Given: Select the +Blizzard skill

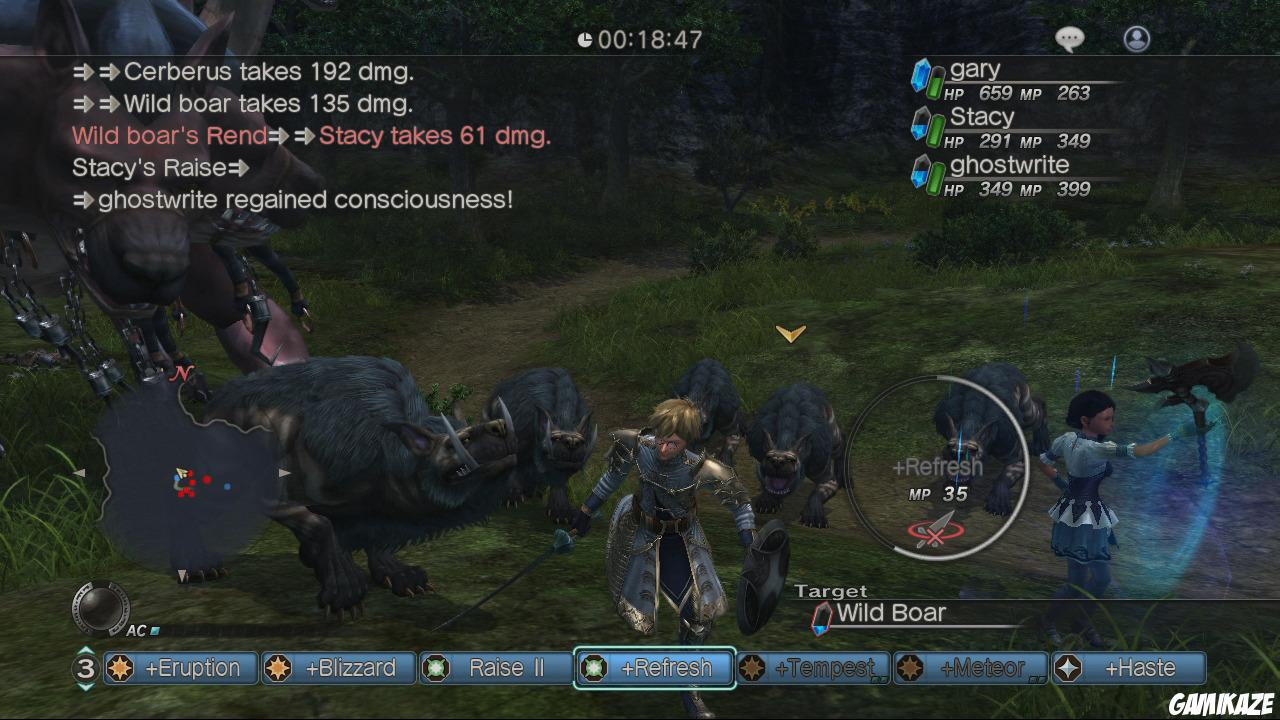Looking at the screenshot, I should 338,668.
